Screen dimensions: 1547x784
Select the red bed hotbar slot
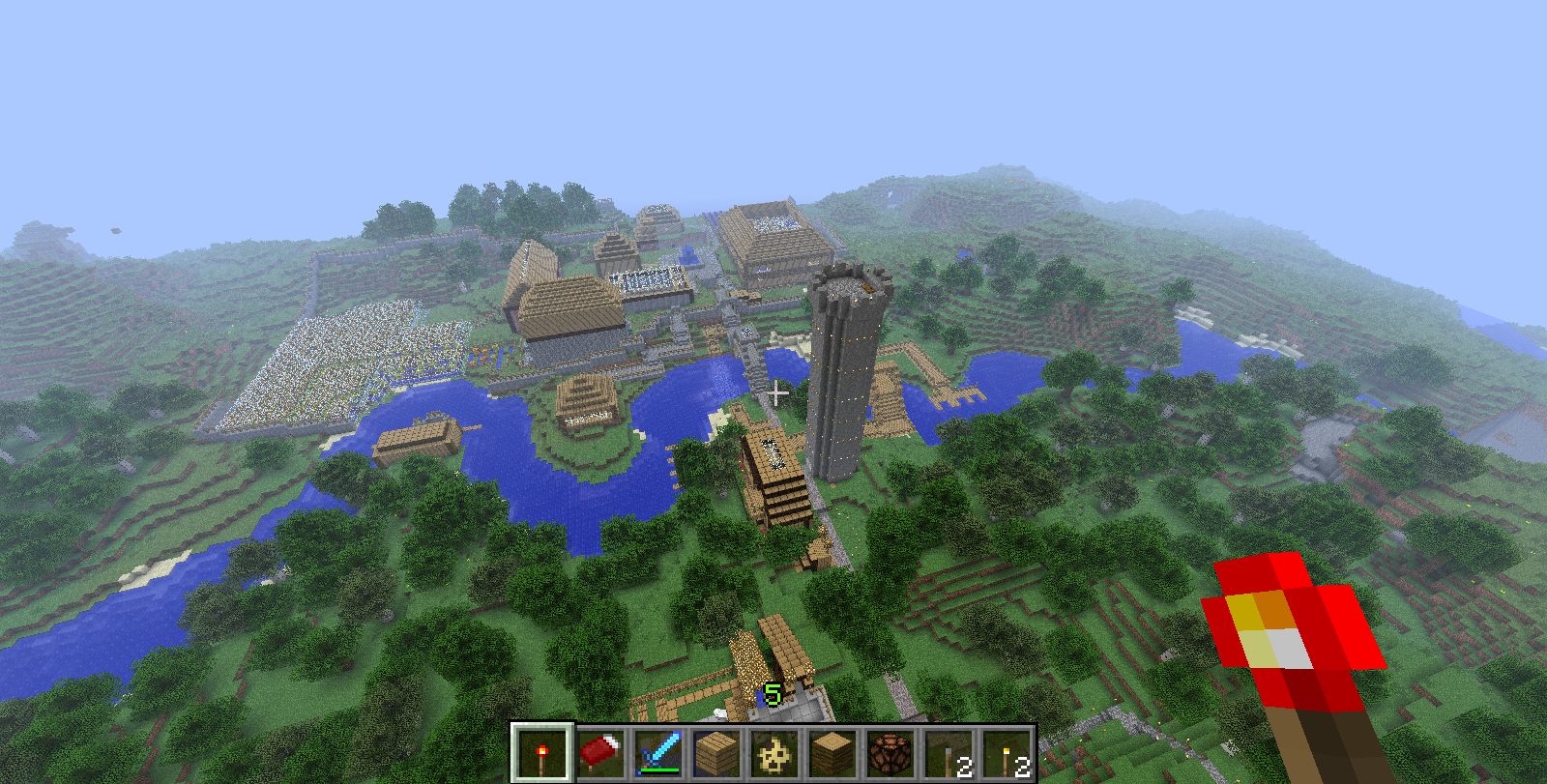point(600,753)
